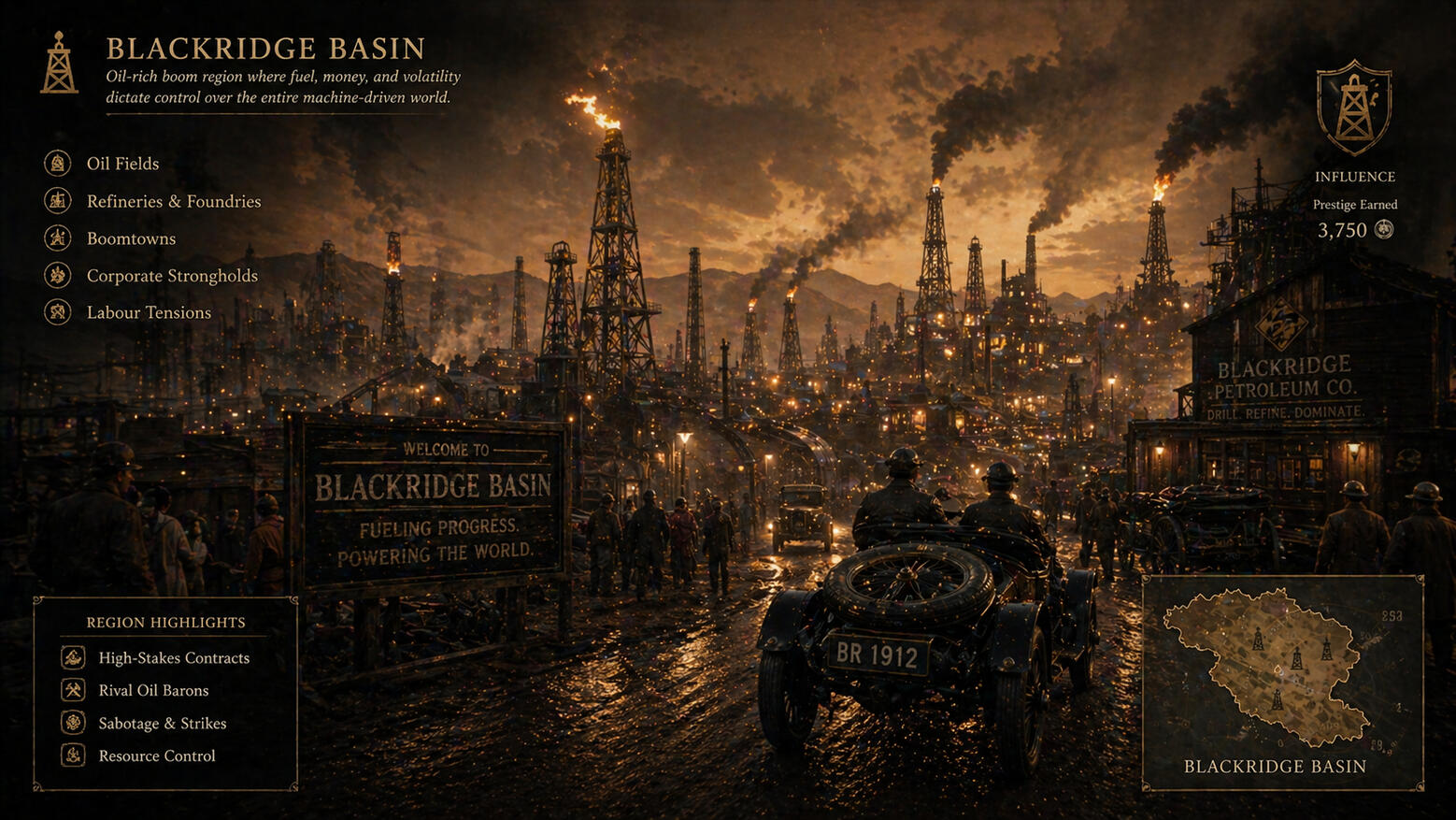Choose Sabotage & Strikes highlight

pos(163,724)
